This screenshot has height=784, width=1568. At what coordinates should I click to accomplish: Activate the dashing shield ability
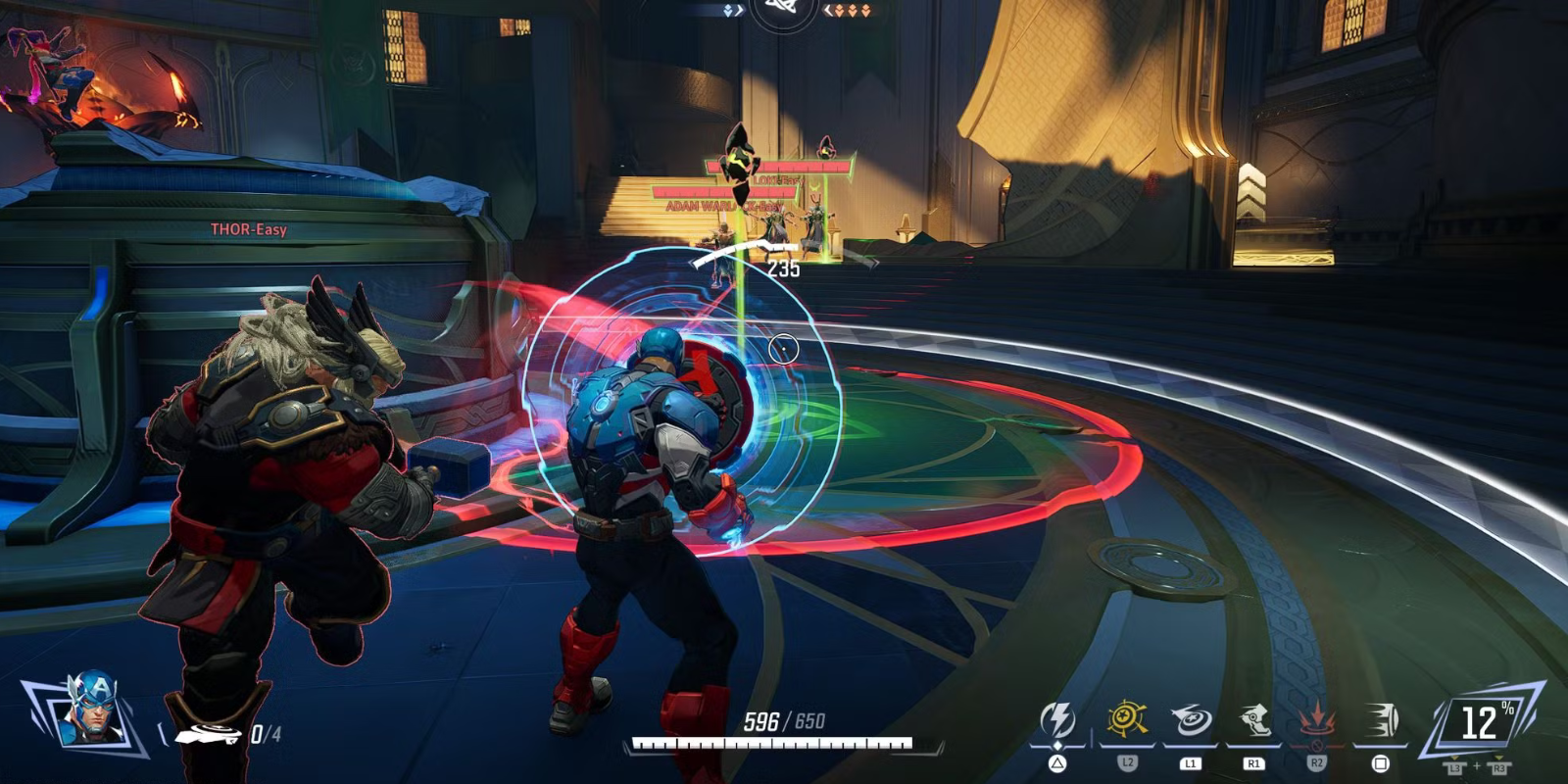(1380, 722)
